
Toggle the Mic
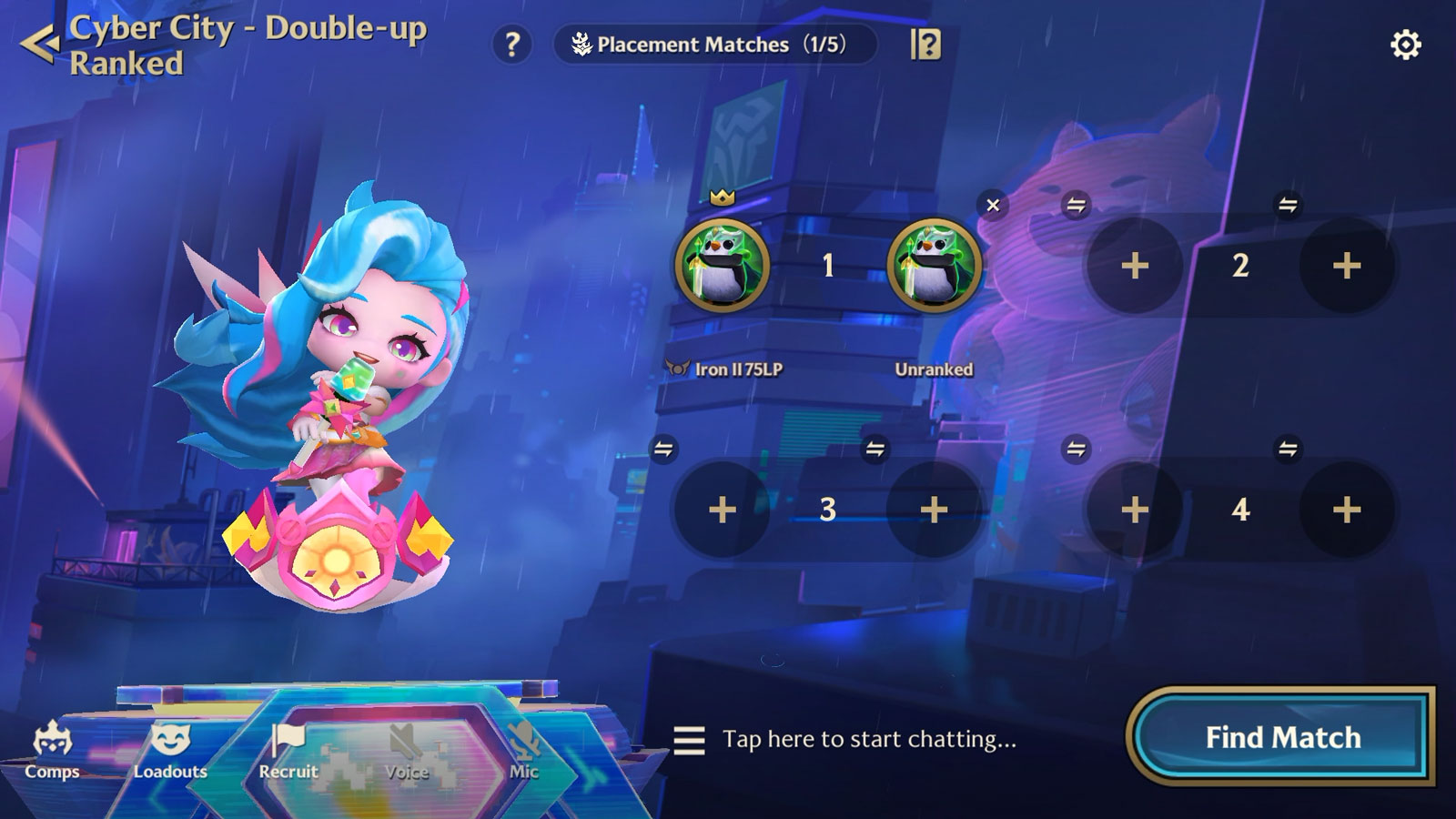click(524, 750)
